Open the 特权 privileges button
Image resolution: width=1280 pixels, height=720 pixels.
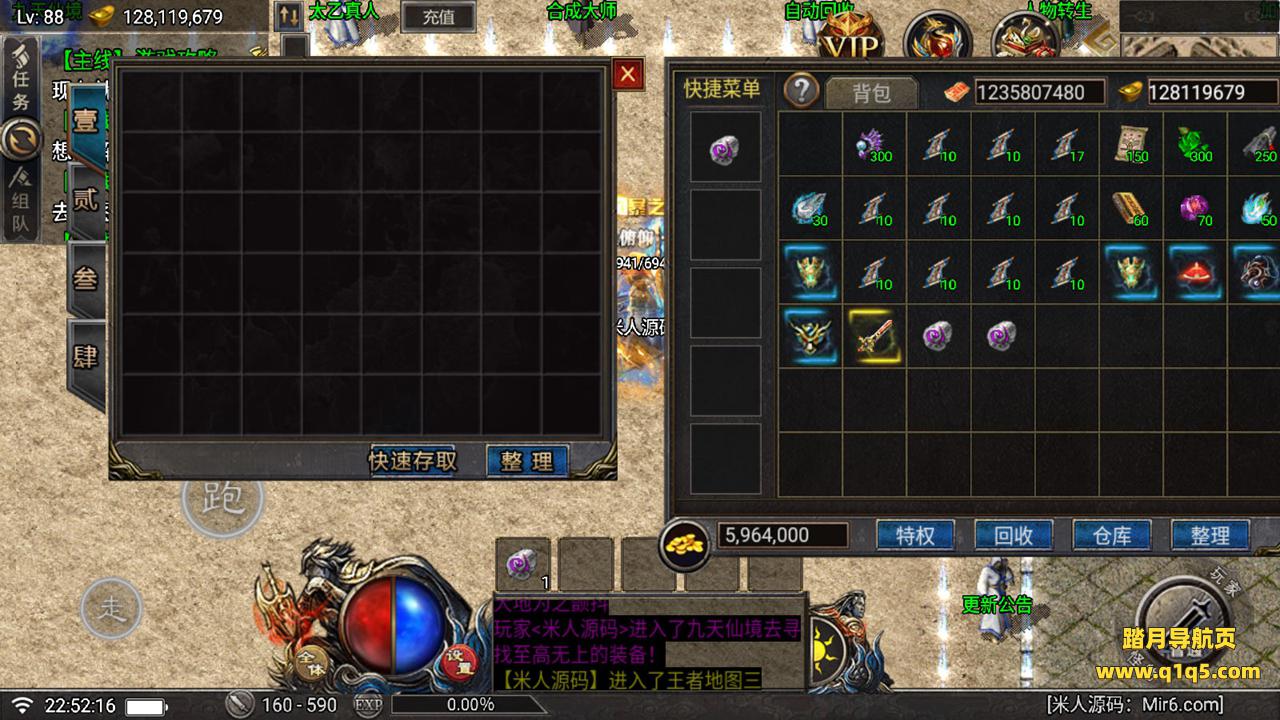click(x=915, y=536)
